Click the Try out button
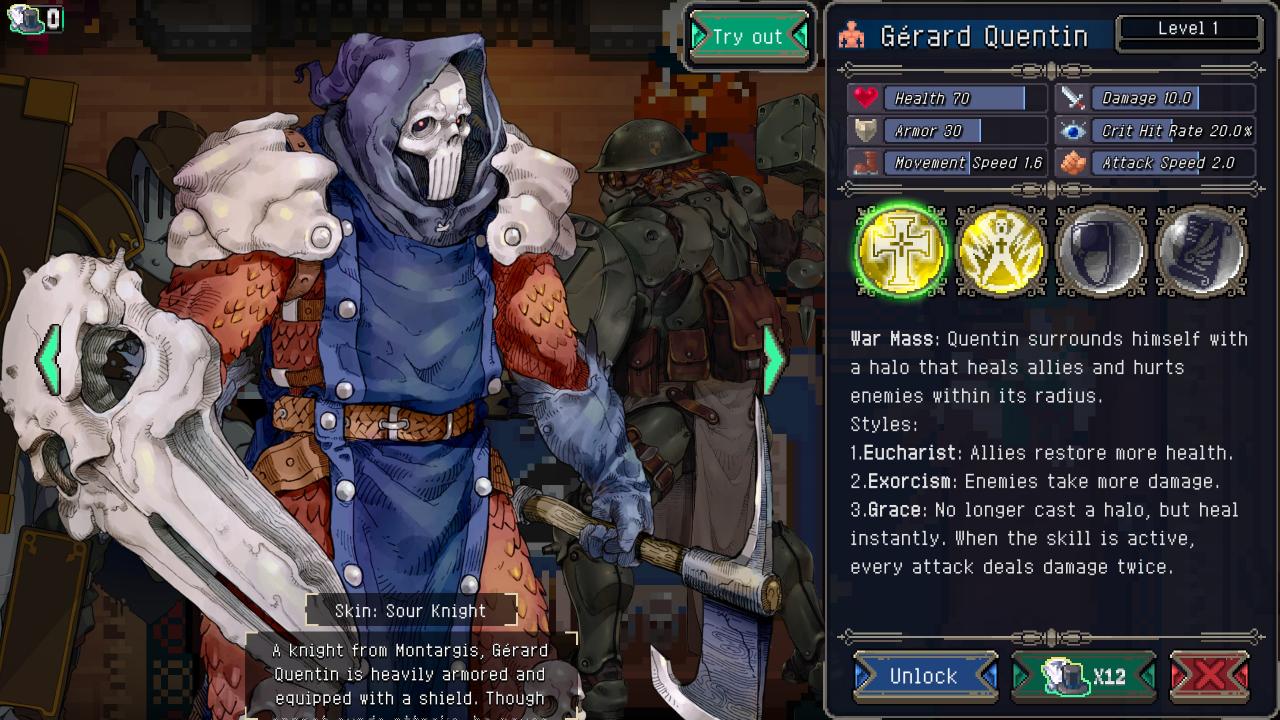This screenshot has height=720, width=1280. click(748, 37)
